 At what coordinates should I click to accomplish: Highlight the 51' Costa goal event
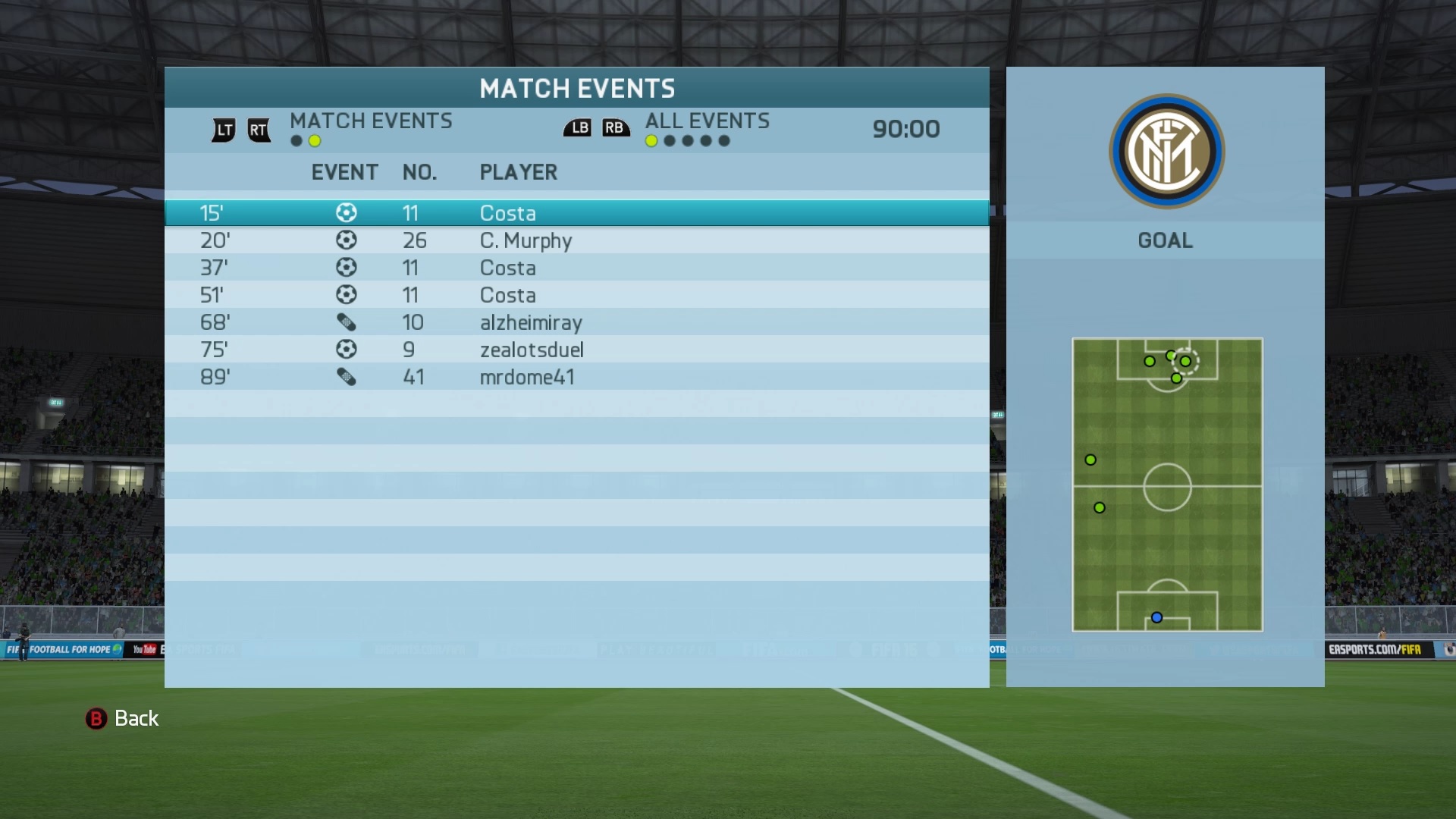coord(576,295)
